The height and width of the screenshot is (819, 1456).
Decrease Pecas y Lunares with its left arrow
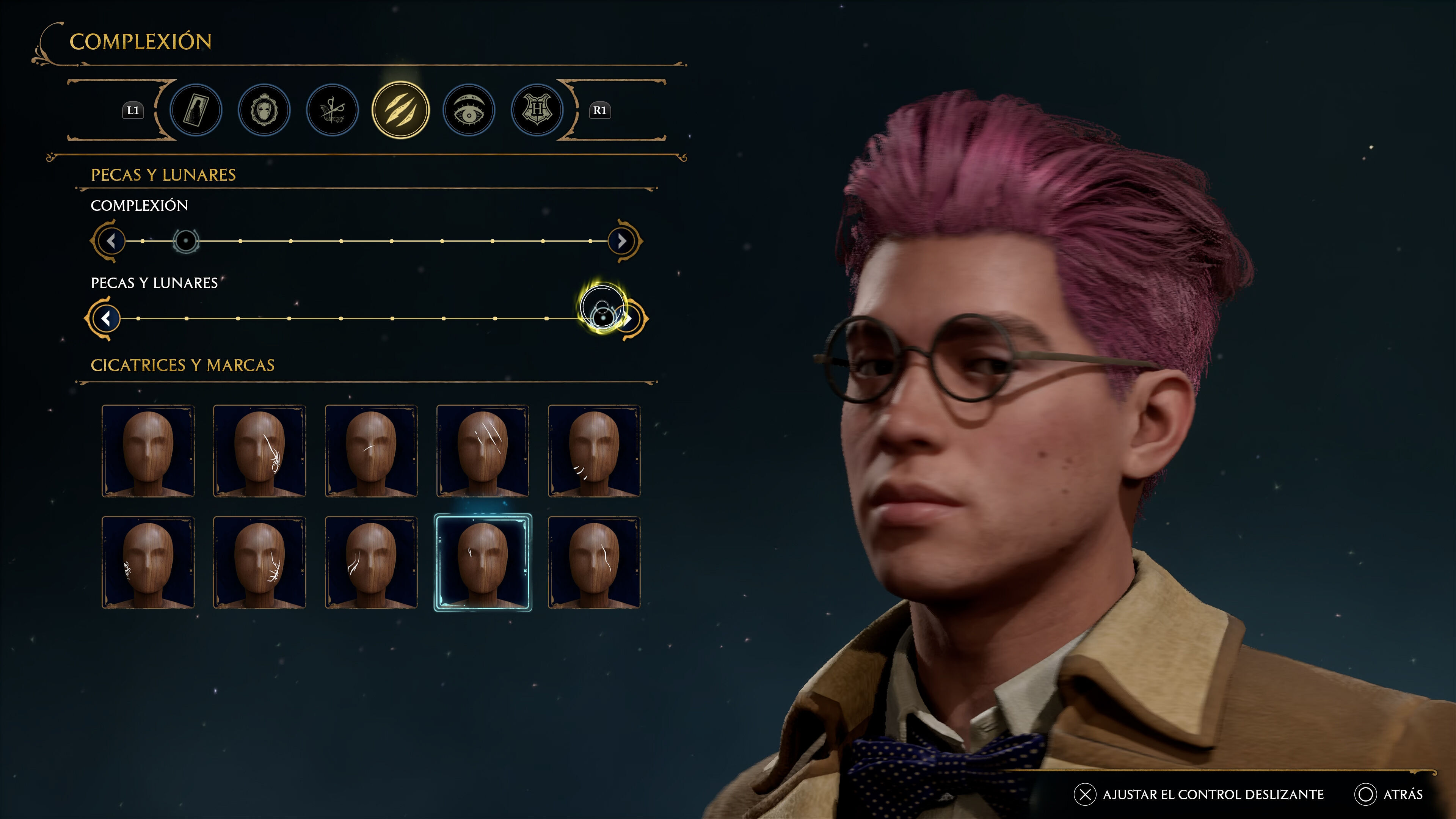click(106, 319)
